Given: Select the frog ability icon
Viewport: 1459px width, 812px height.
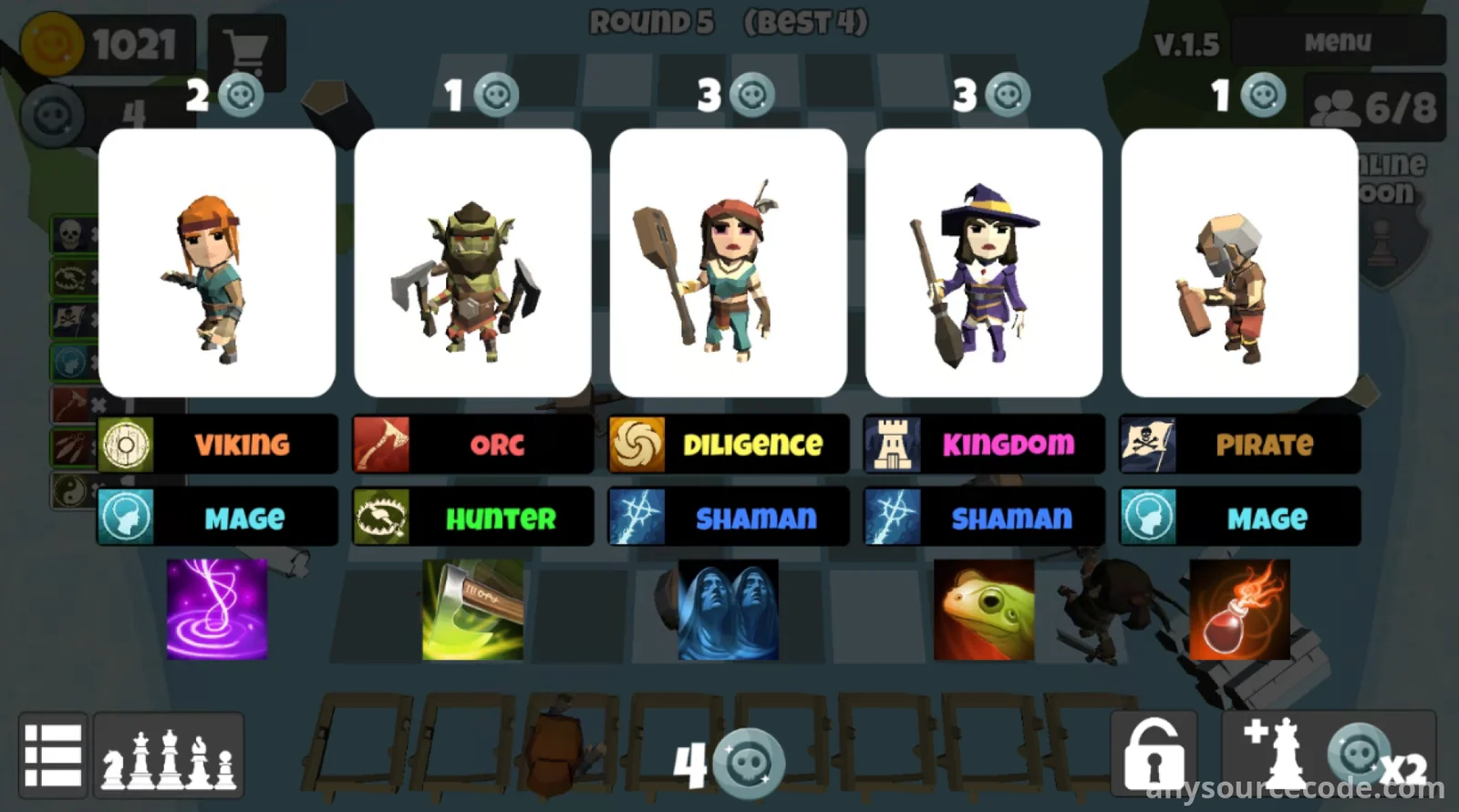Looking at the screenshot, I should 984,609.
